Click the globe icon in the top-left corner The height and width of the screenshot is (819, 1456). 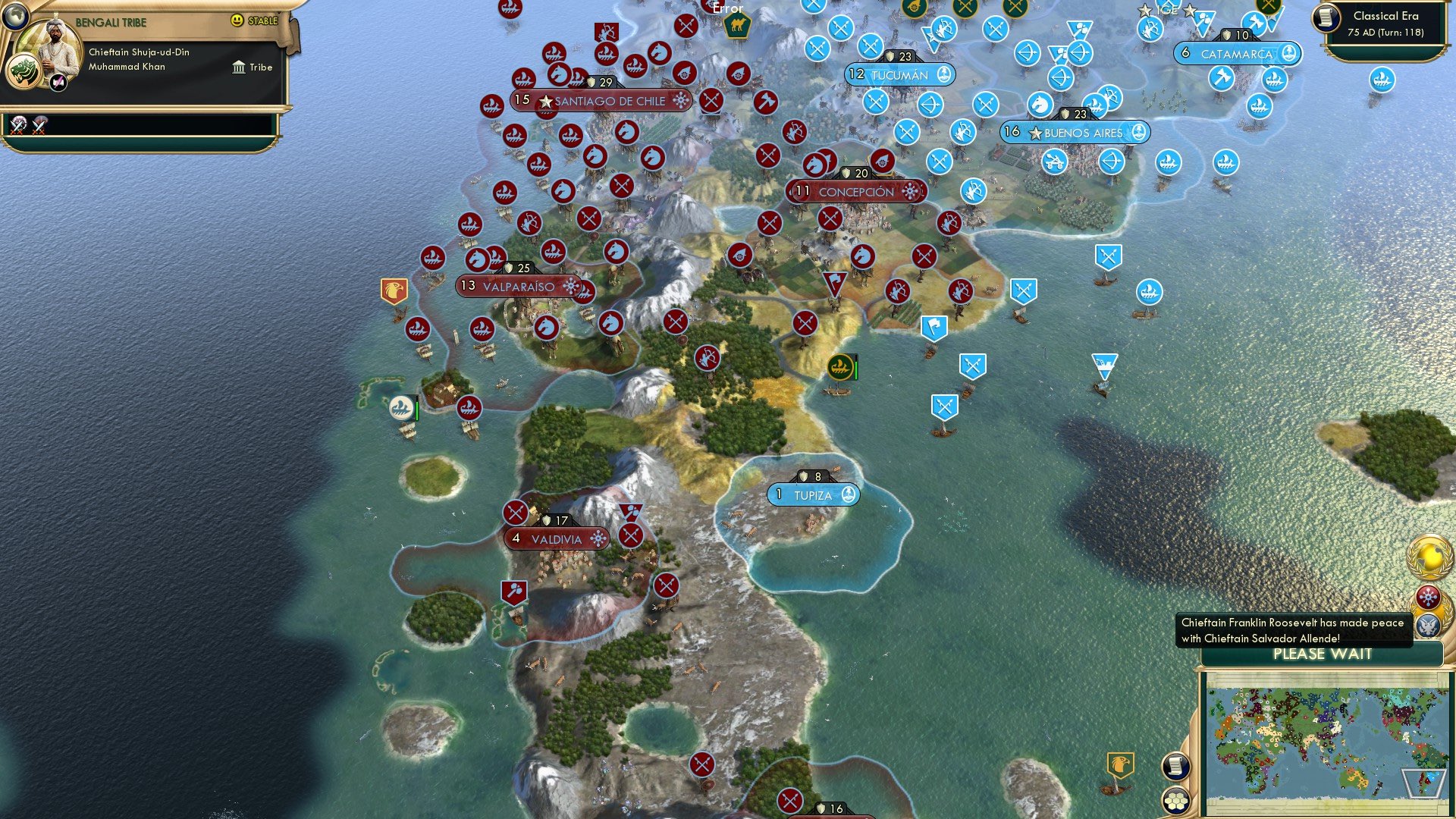click(x=17, y=17)
